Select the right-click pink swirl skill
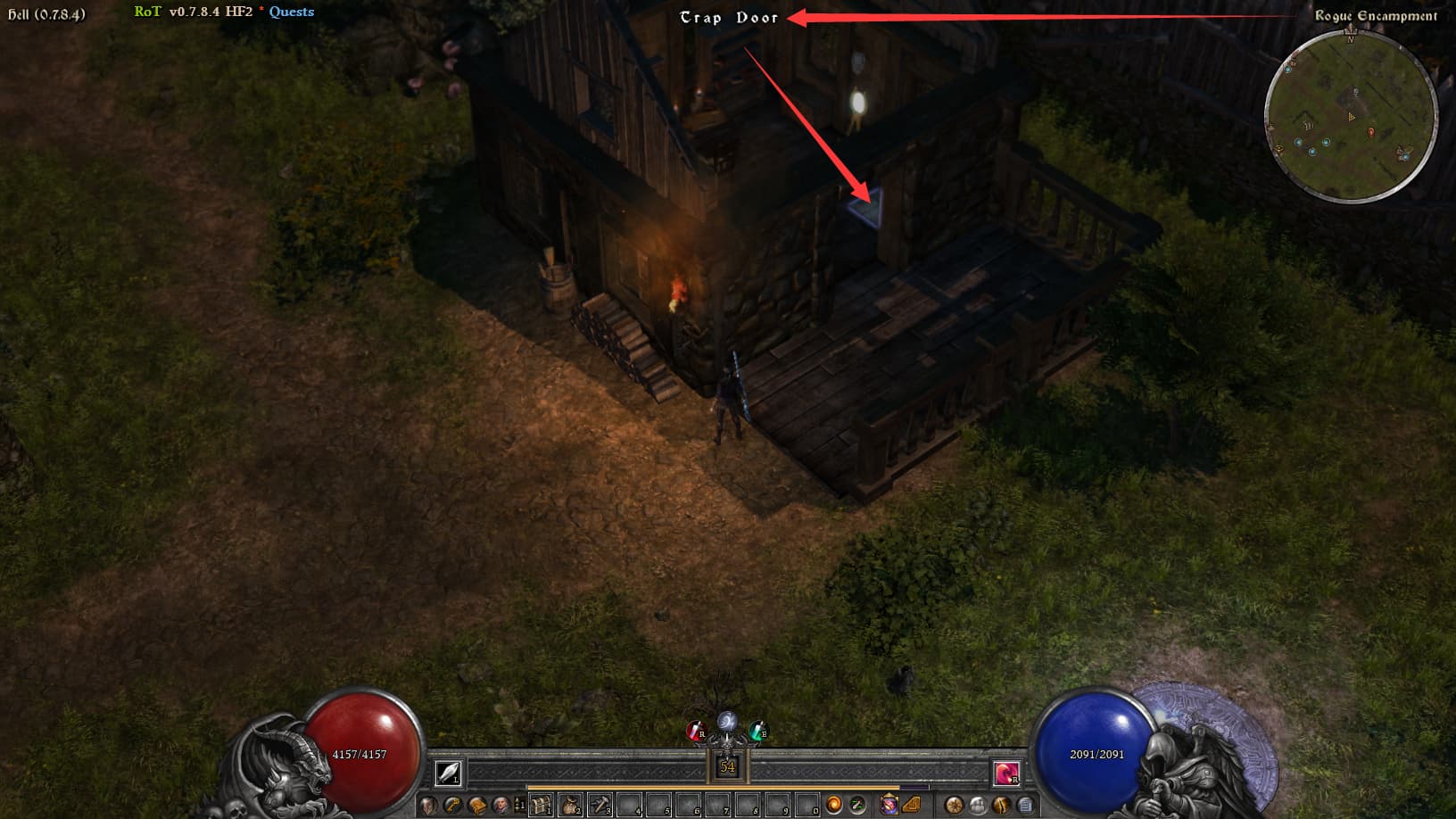The width and height of the screenshot is (1456, 819). [1006, 773]
